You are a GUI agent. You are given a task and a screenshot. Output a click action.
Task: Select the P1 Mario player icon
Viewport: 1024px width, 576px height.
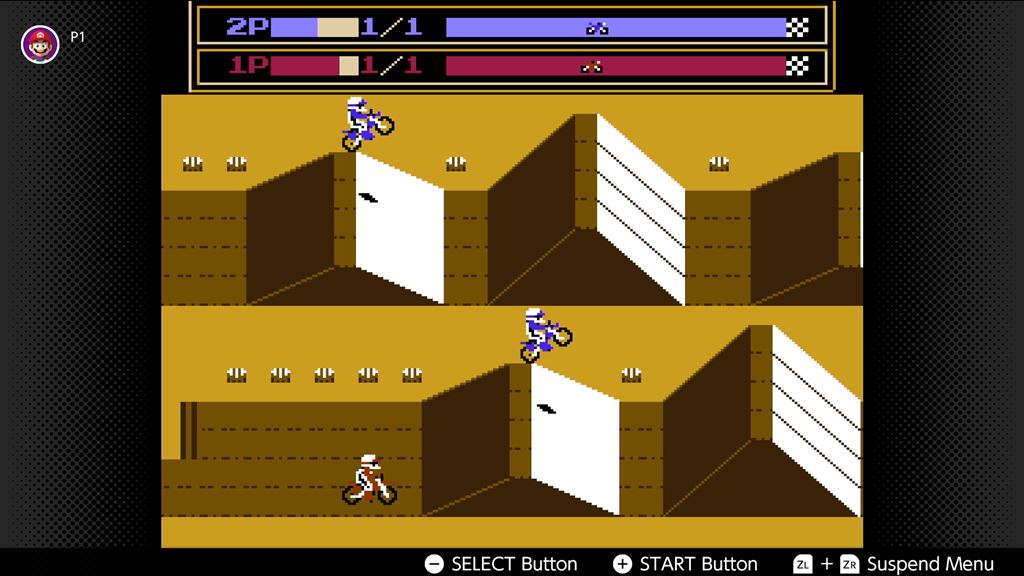[x=40, y=44]
